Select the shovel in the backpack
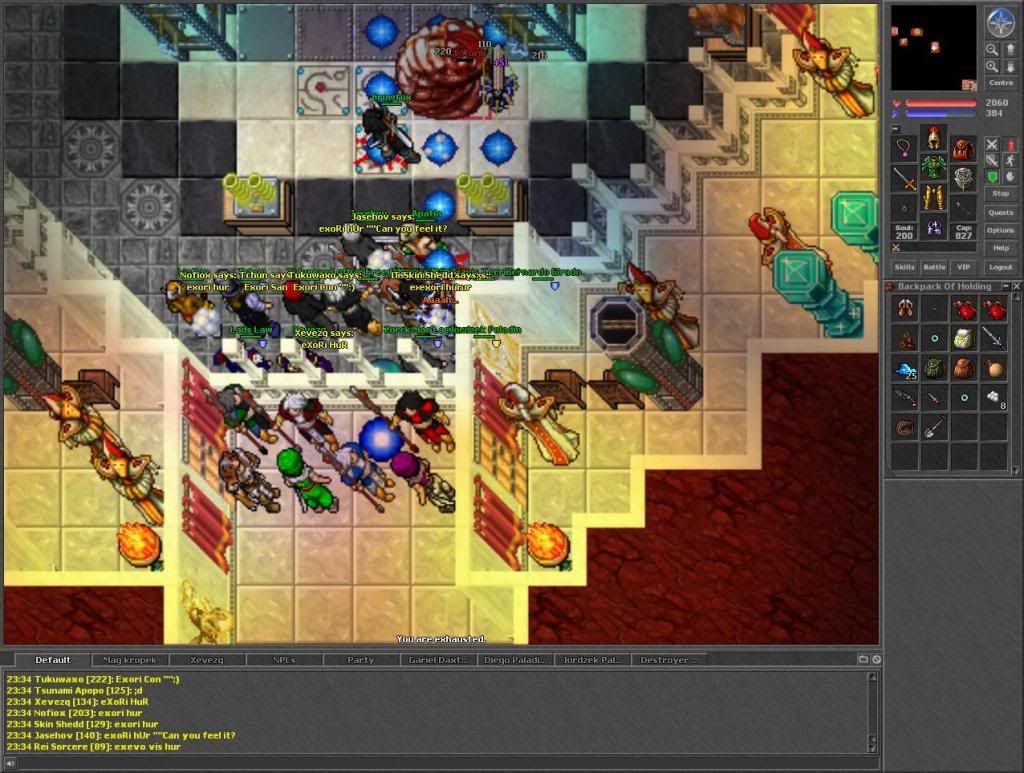 (933, 428)
